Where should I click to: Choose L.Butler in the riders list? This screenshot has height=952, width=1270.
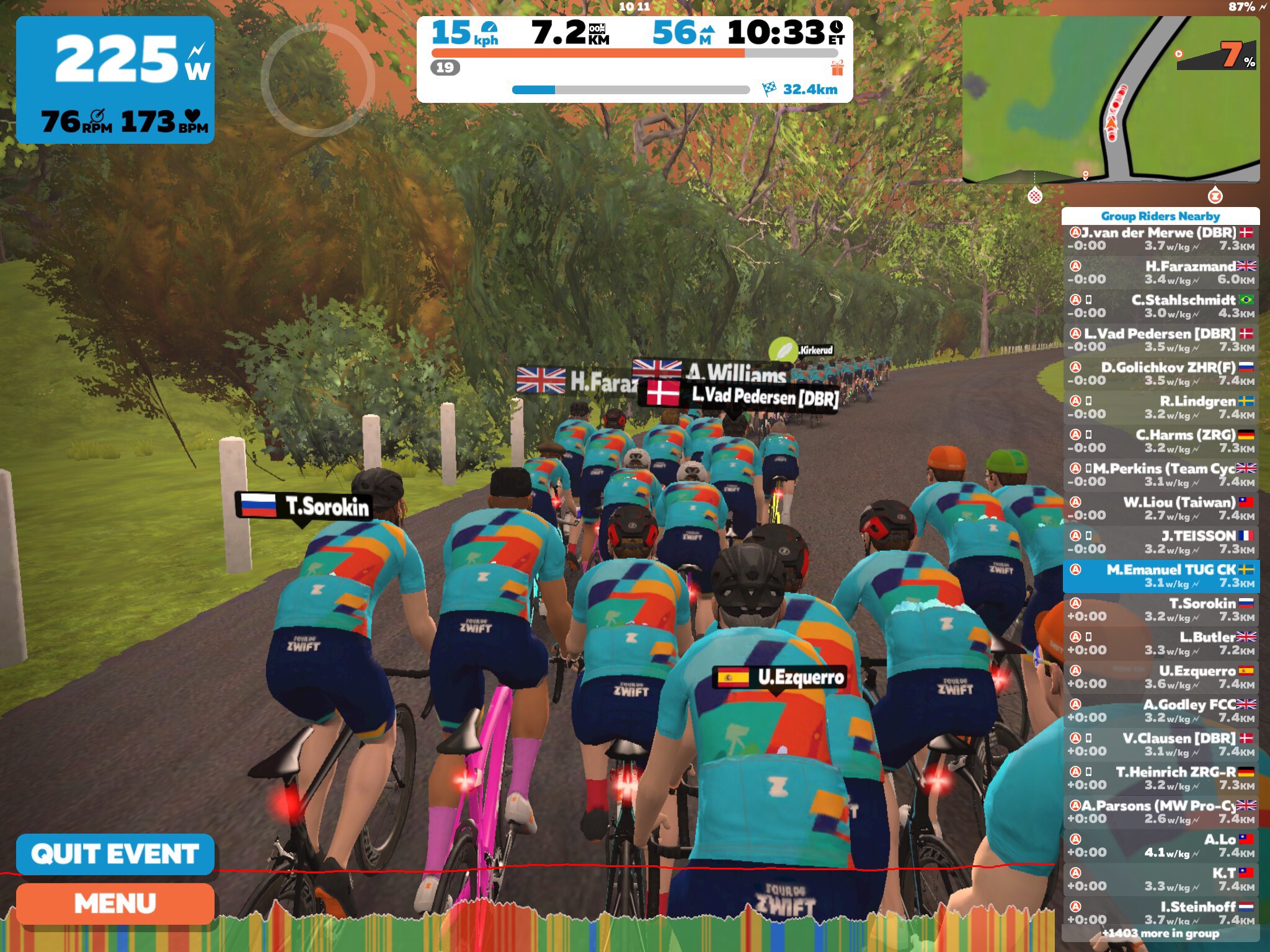pos(1161,643)
